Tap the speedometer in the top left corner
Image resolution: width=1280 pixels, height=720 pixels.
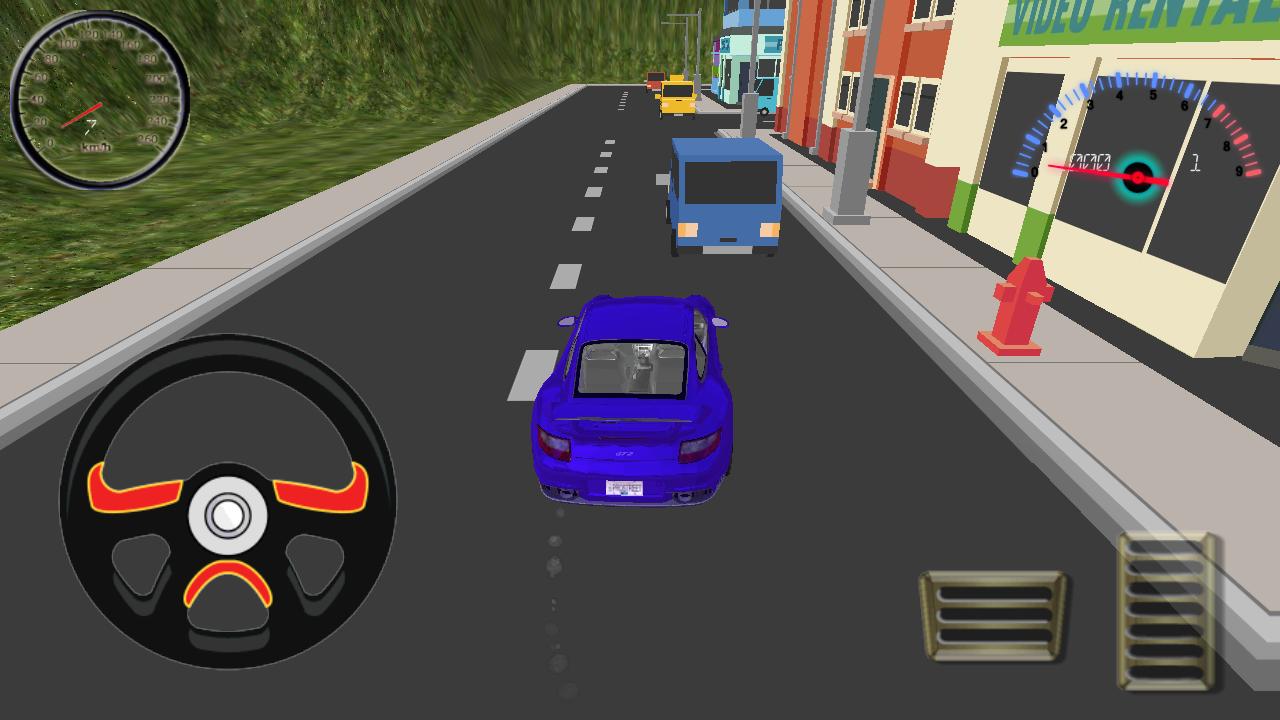[97, 93]
